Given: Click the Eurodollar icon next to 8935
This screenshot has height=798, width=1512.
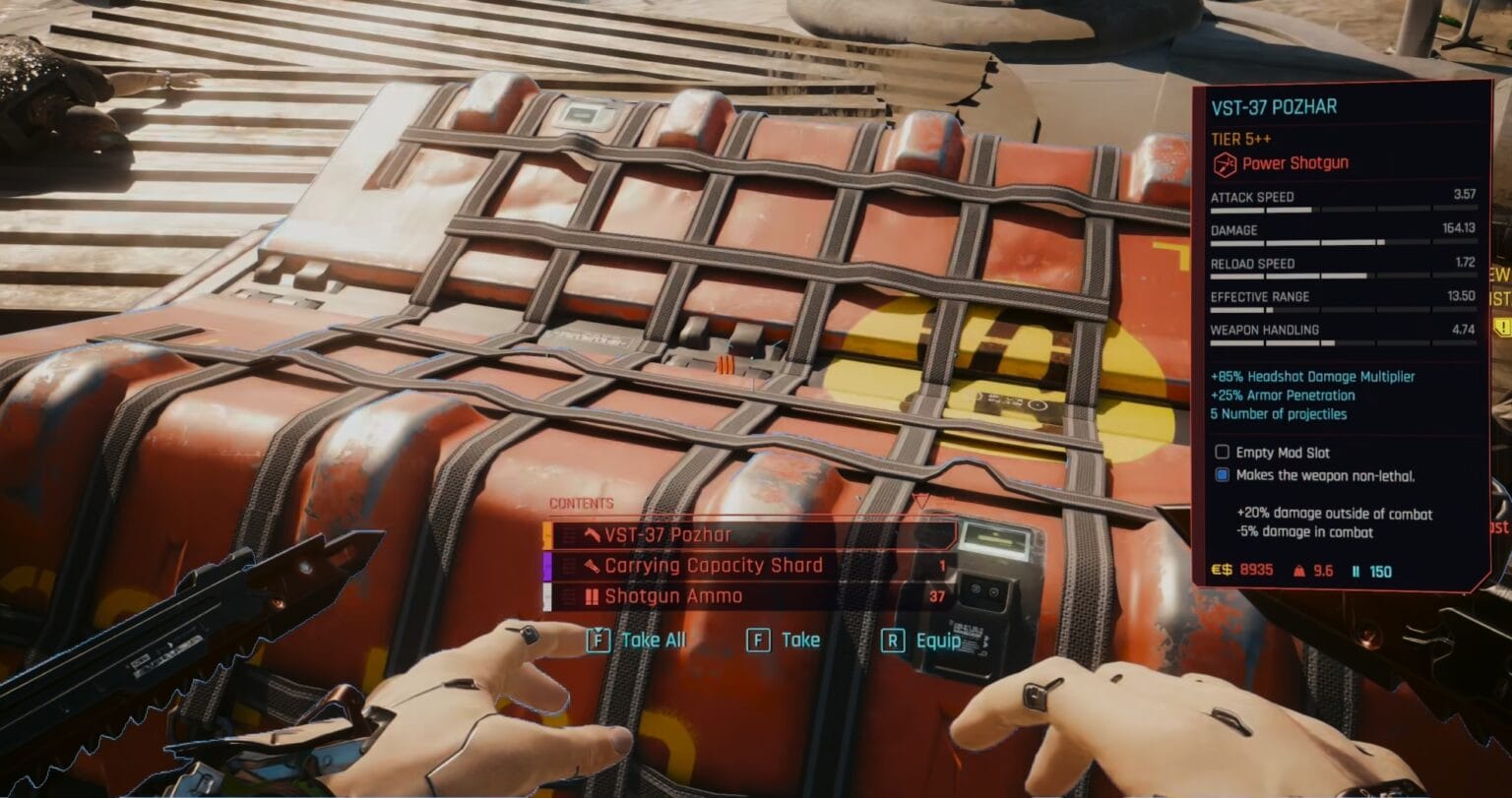Looking at the screenshot, I should click(1222, 570).
